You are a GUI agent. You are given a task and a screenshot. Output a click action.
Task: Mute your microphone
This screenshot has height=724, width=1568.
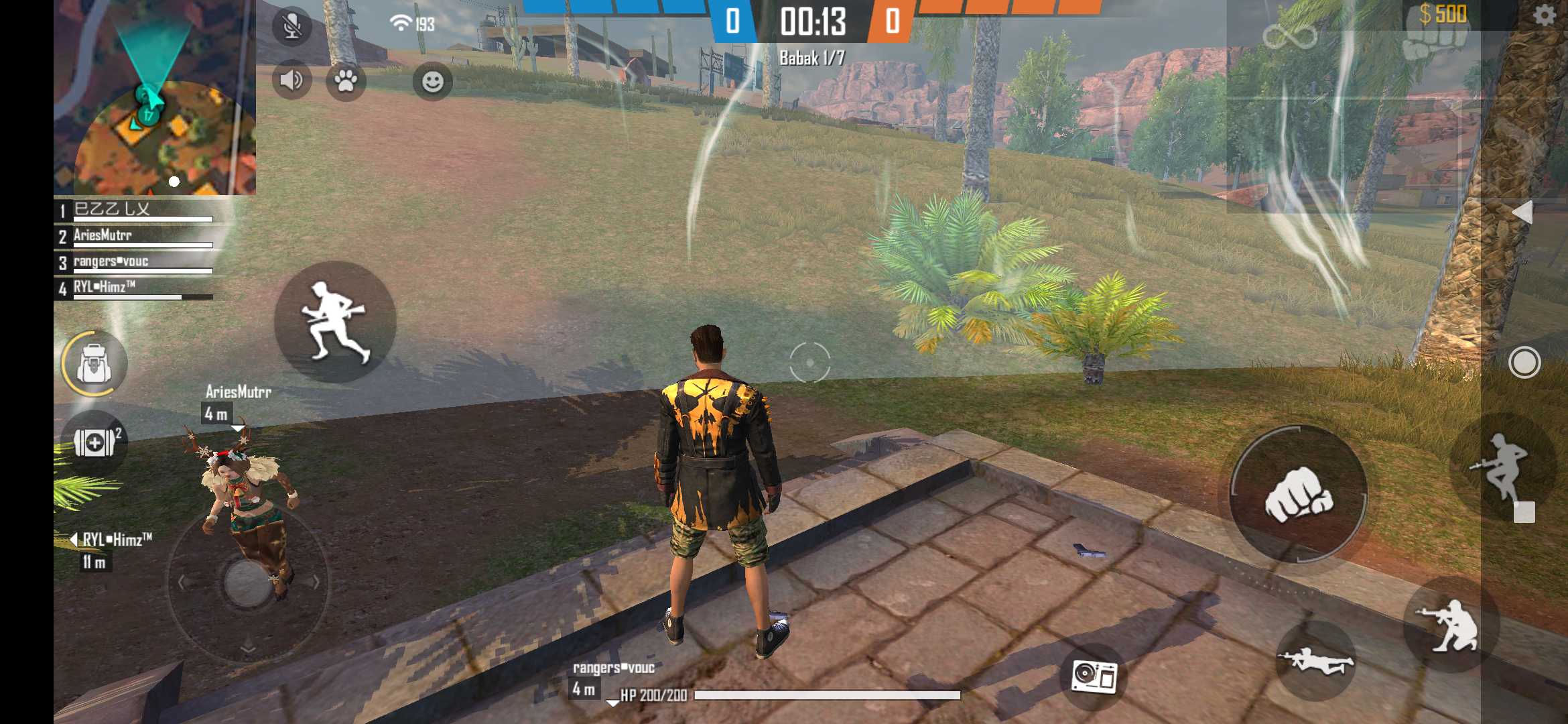tap(291, 25)
